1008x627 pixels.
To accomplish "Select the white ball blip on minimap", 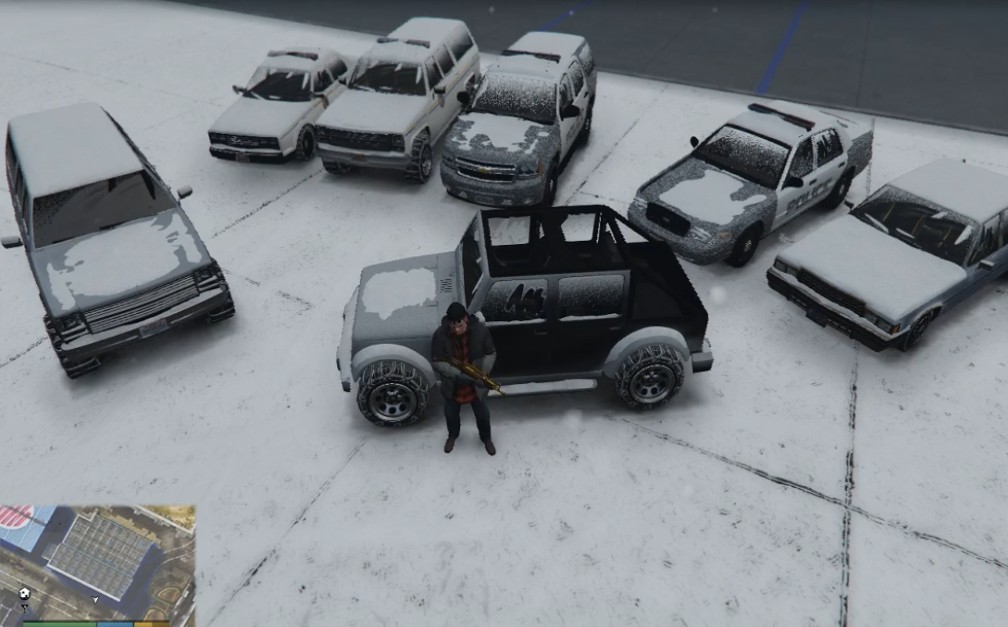I will [24, 592].
